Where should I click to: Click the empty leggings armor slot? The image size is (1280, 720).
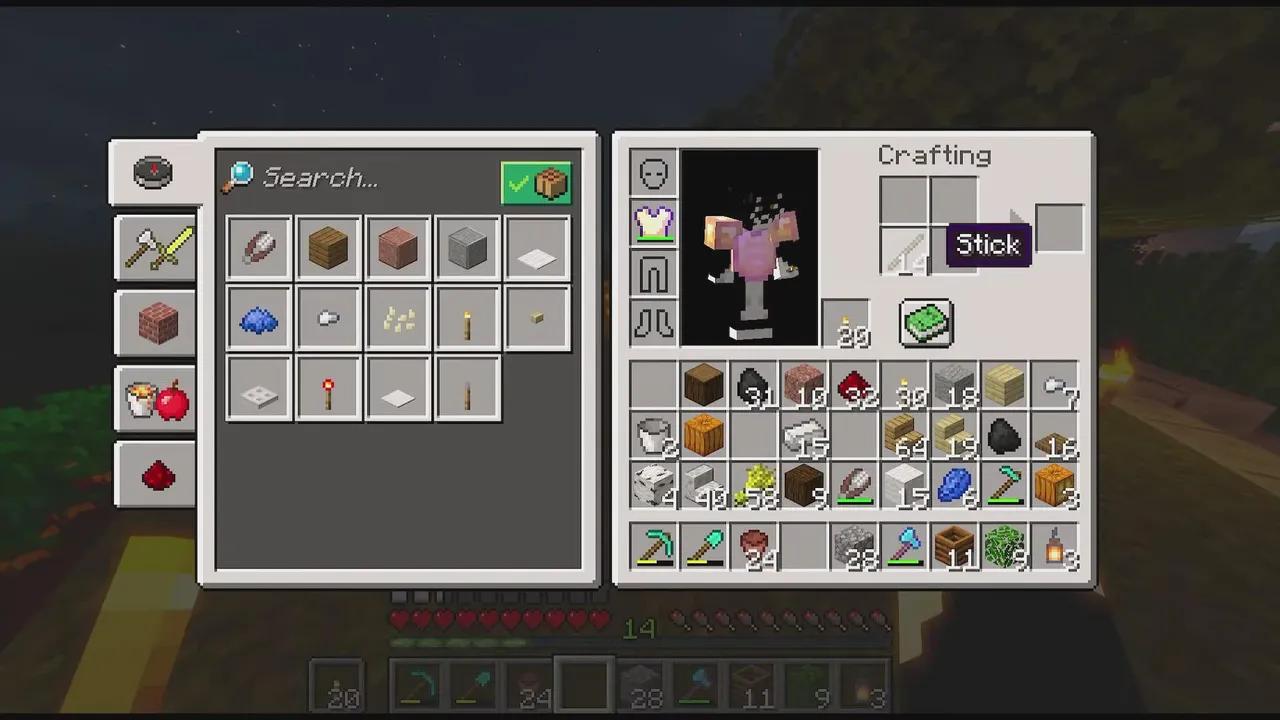652,272
